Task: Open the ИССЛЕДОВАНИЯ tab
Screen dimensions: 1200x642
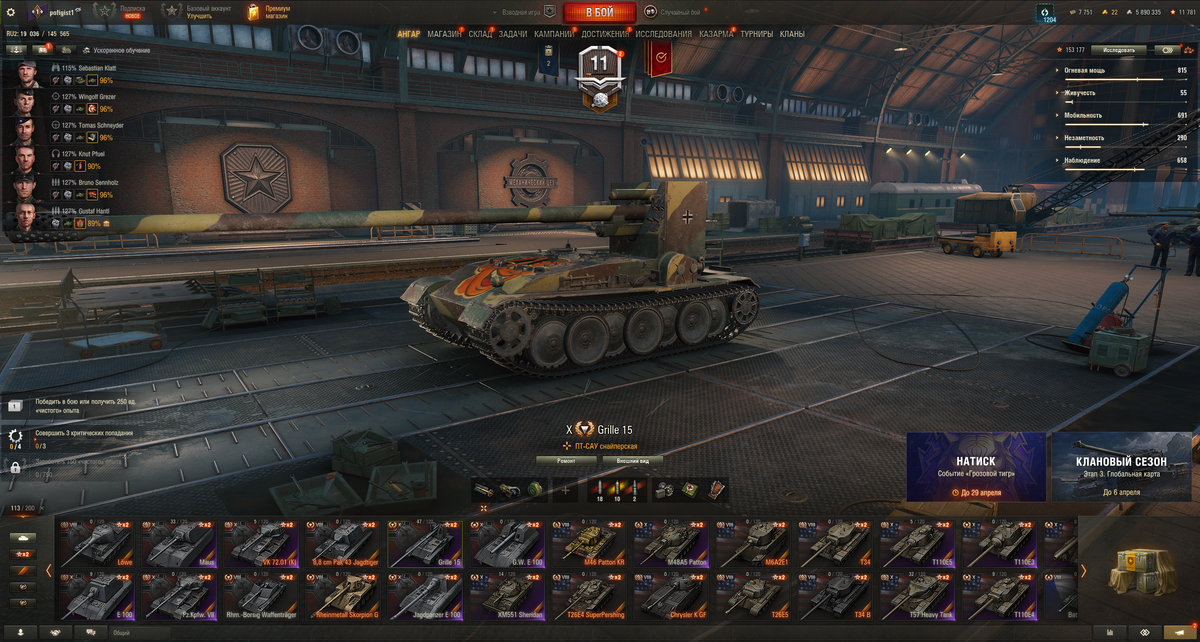Action: pyautogui.click(x=663, y=34)
